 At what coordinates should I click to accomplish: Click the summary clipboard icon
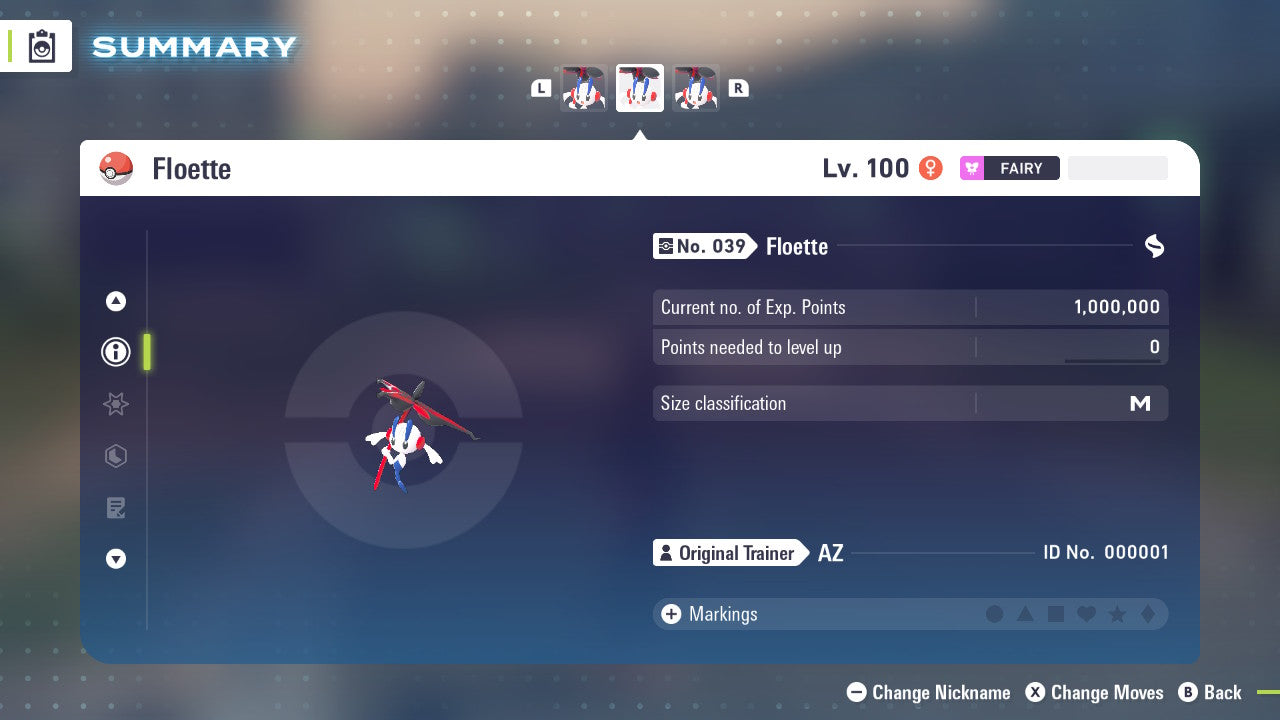(x=42, y=46)
